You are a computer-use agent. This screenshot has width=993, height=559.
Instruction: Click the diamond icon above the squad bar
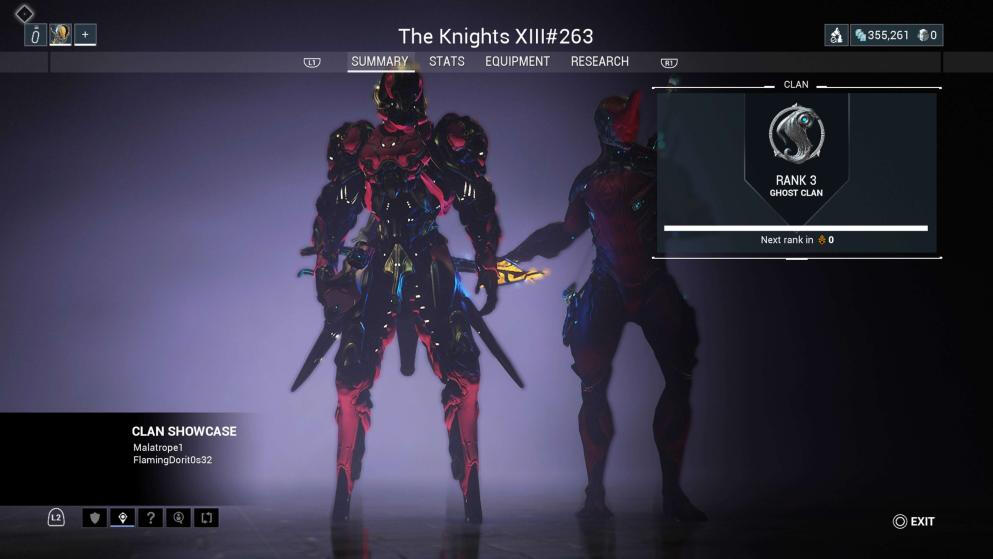coord(24,14)
